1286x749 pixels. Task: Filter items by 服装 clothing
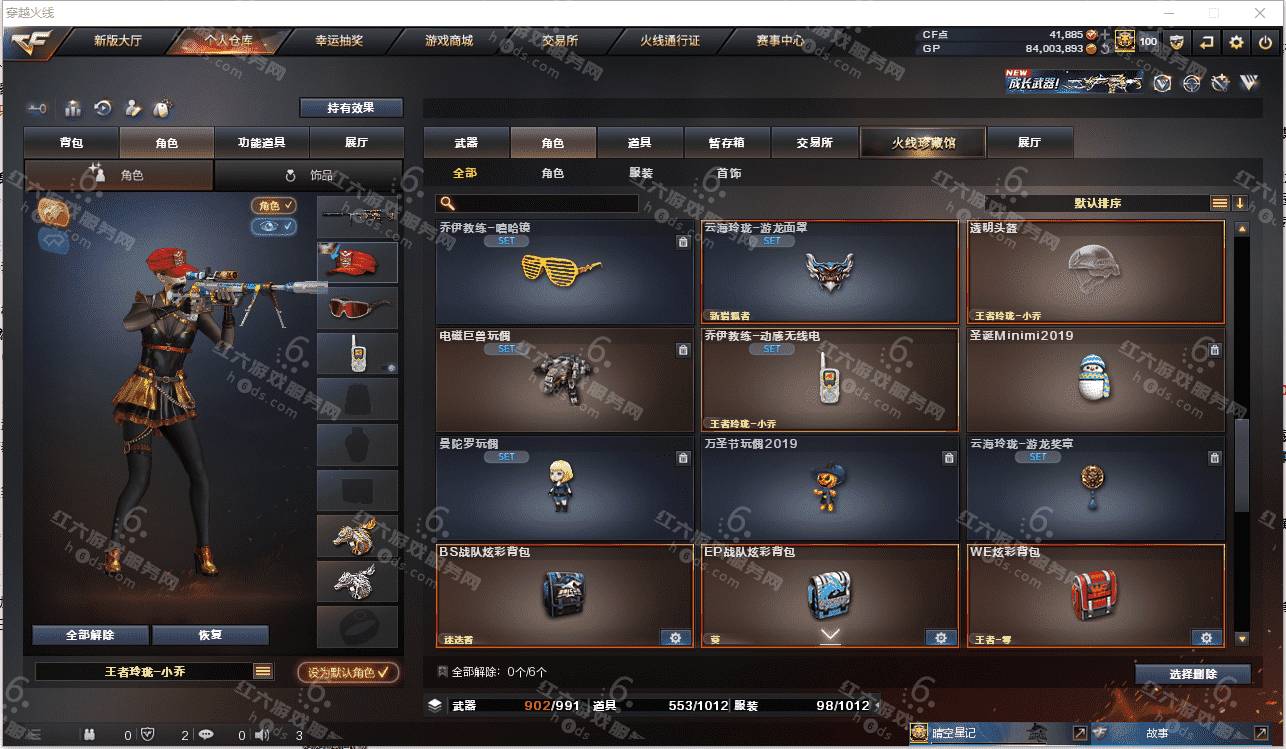[x=641, y=173]
